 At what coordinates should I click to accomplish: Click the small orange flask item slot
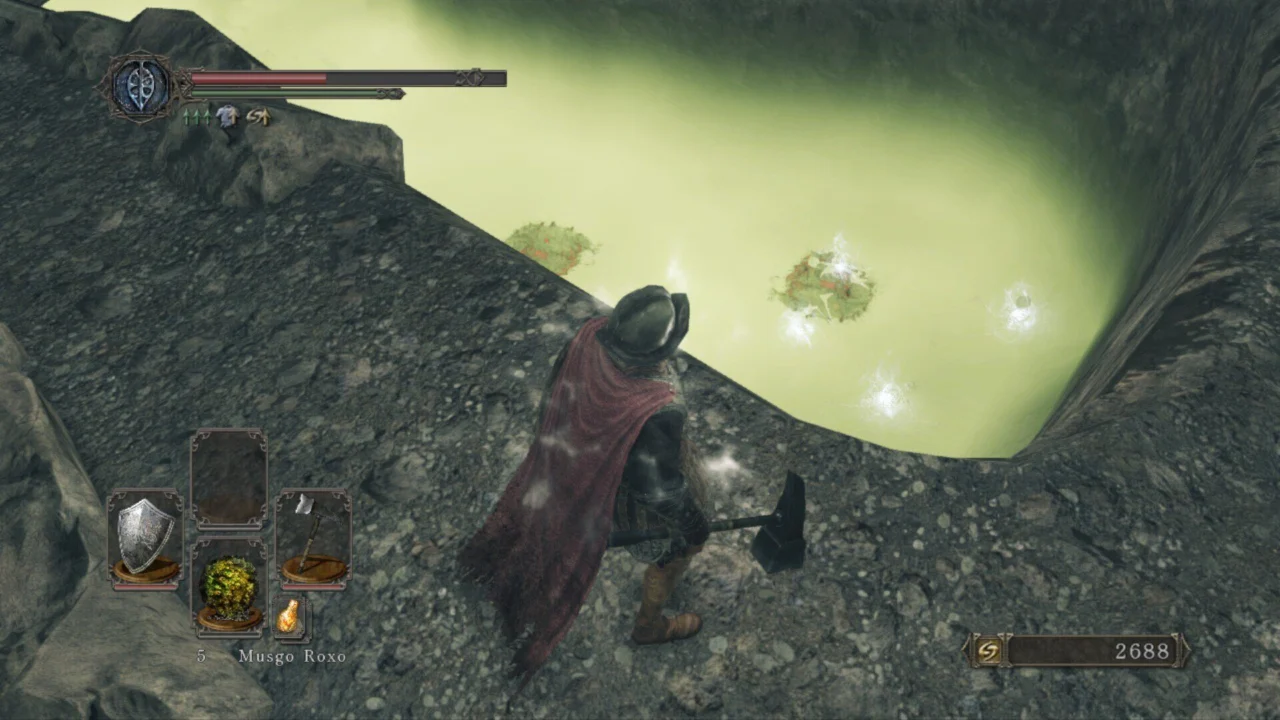click(288, 616)
